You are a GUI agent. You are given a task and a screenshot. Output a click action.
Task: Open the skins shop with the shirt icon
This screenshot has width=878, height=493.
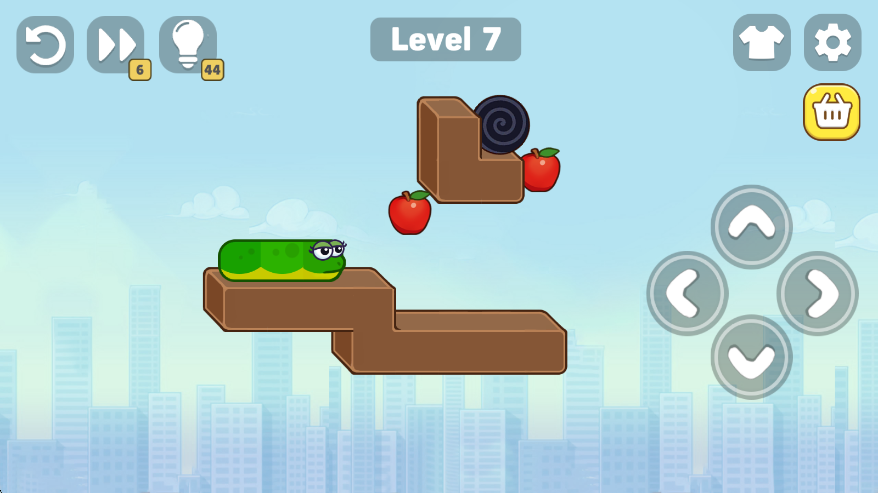point(761,42)
